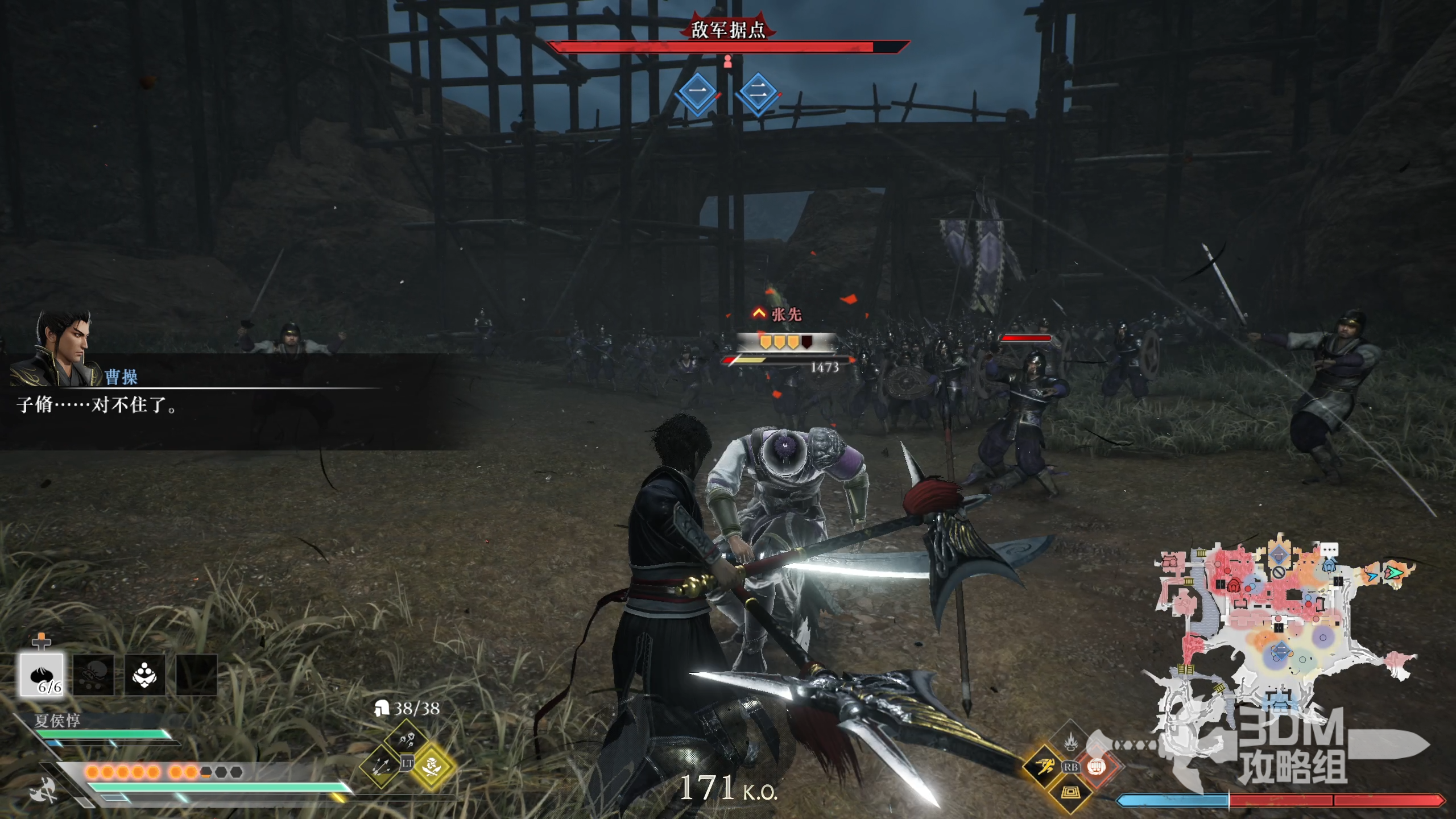Target the 张先 enemy officer nameplate
1456x819 pixels.
coord(786,315)
